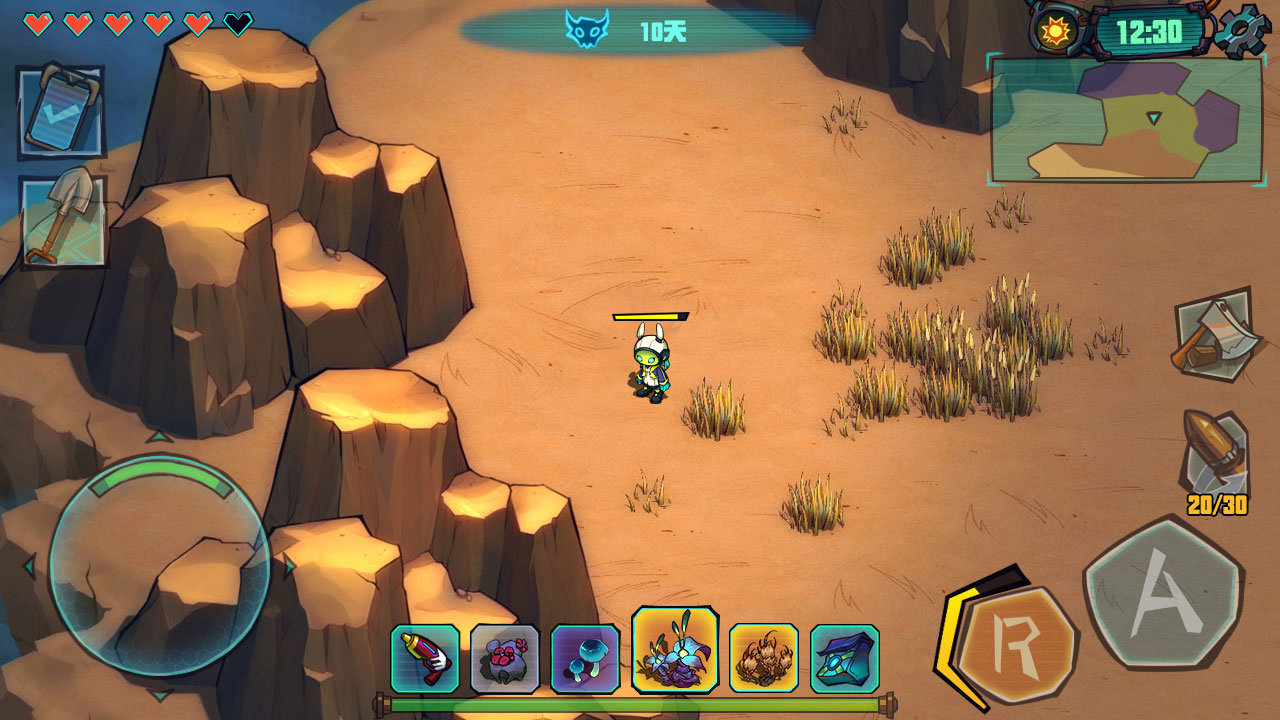Tap the sun daytime indicator icon
The height and width of the screenshot is (720, 1280).
1054,30
